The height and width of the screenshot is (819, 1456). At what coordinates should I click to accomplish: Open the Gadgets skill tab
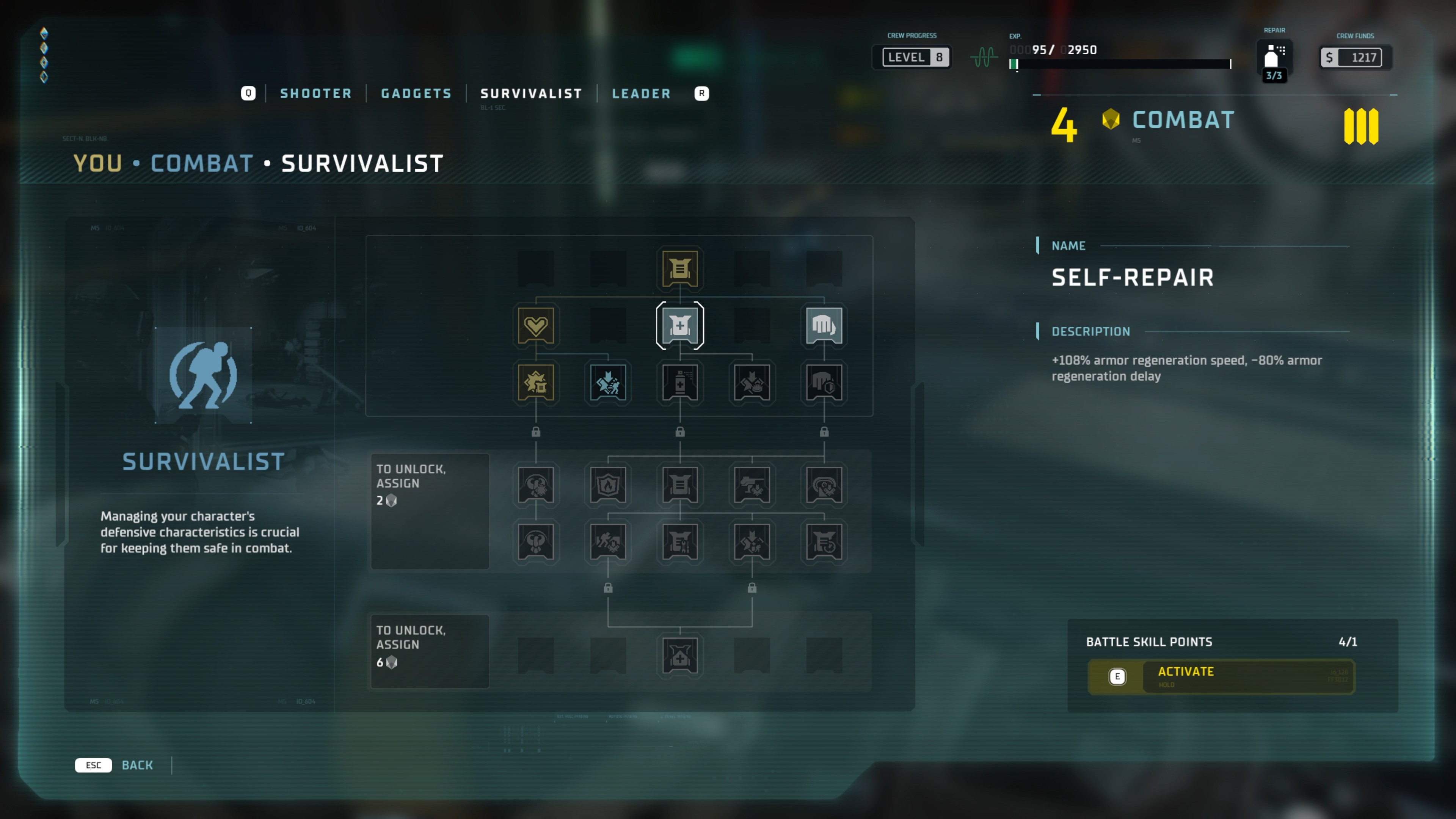click(x=416, y=93)
